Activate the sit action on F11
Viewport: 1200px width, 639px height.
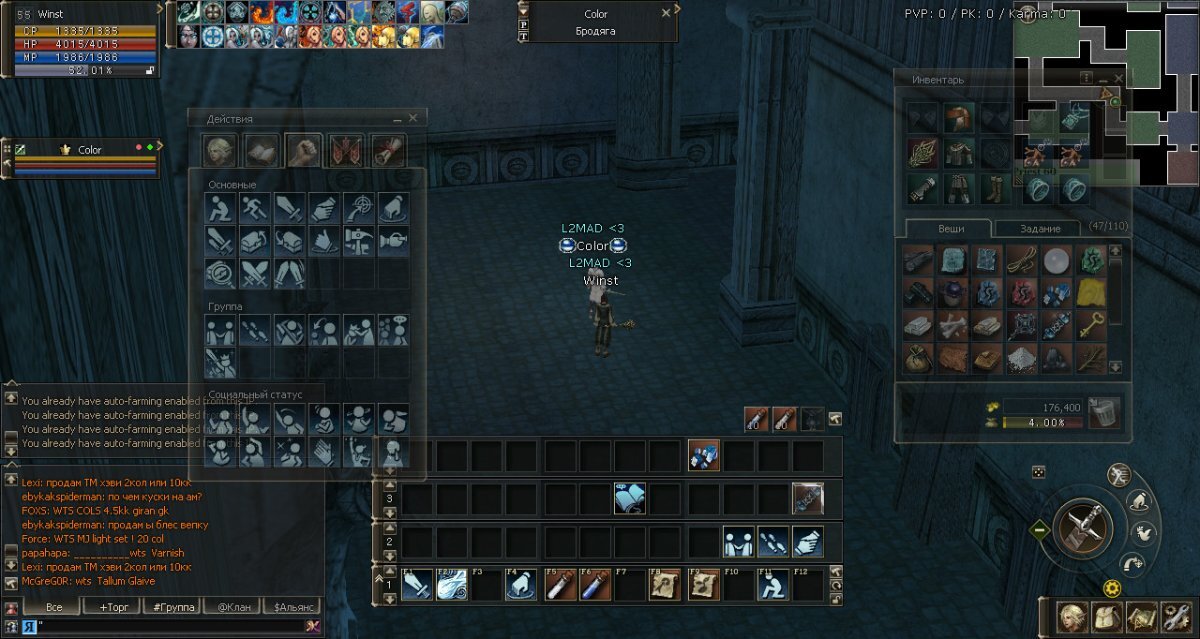[x=771, y=585]
